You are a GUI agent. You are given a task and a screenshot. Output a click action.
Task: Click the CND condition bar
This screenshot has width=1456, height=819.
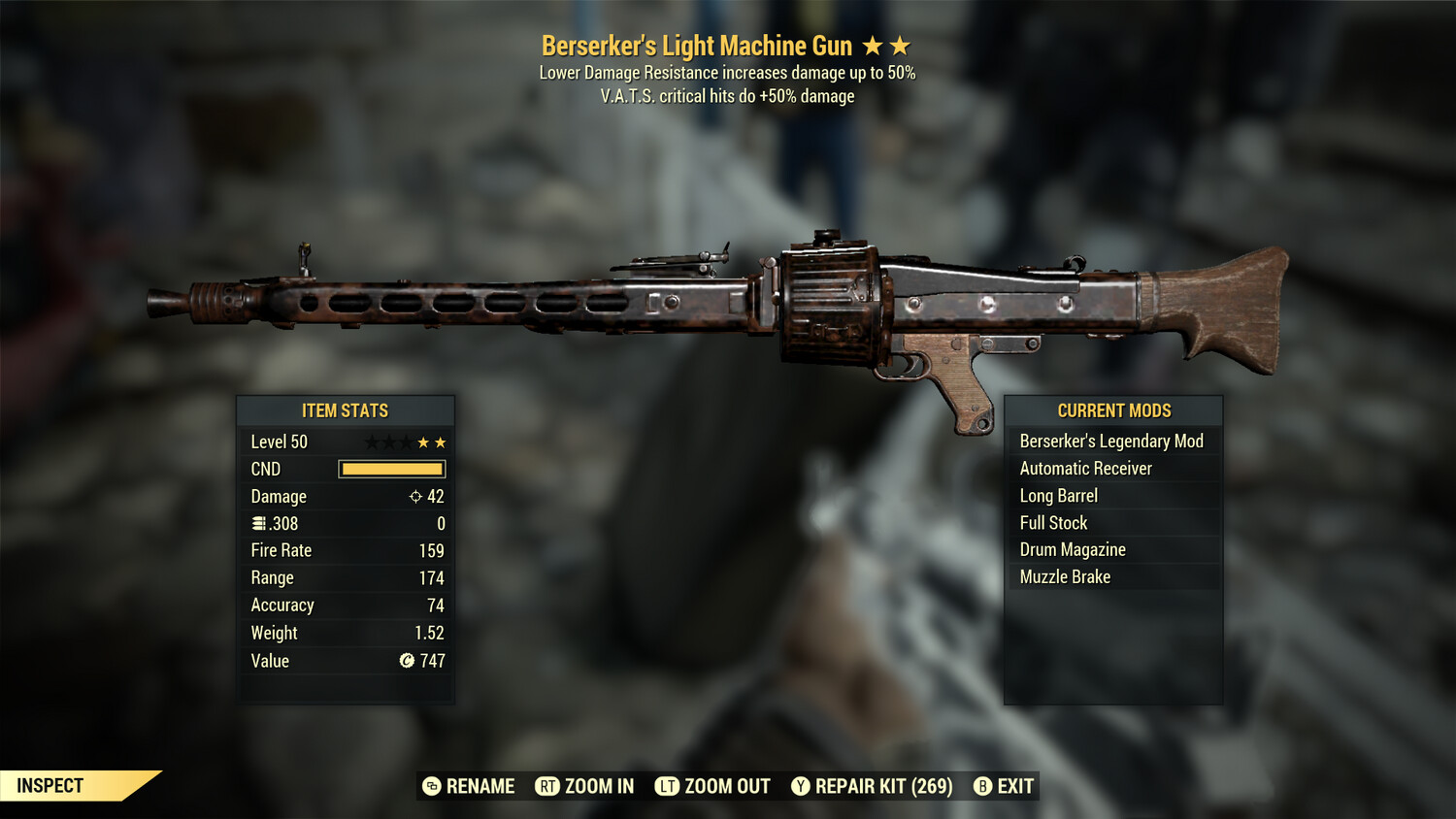click(x=391, y=469)
